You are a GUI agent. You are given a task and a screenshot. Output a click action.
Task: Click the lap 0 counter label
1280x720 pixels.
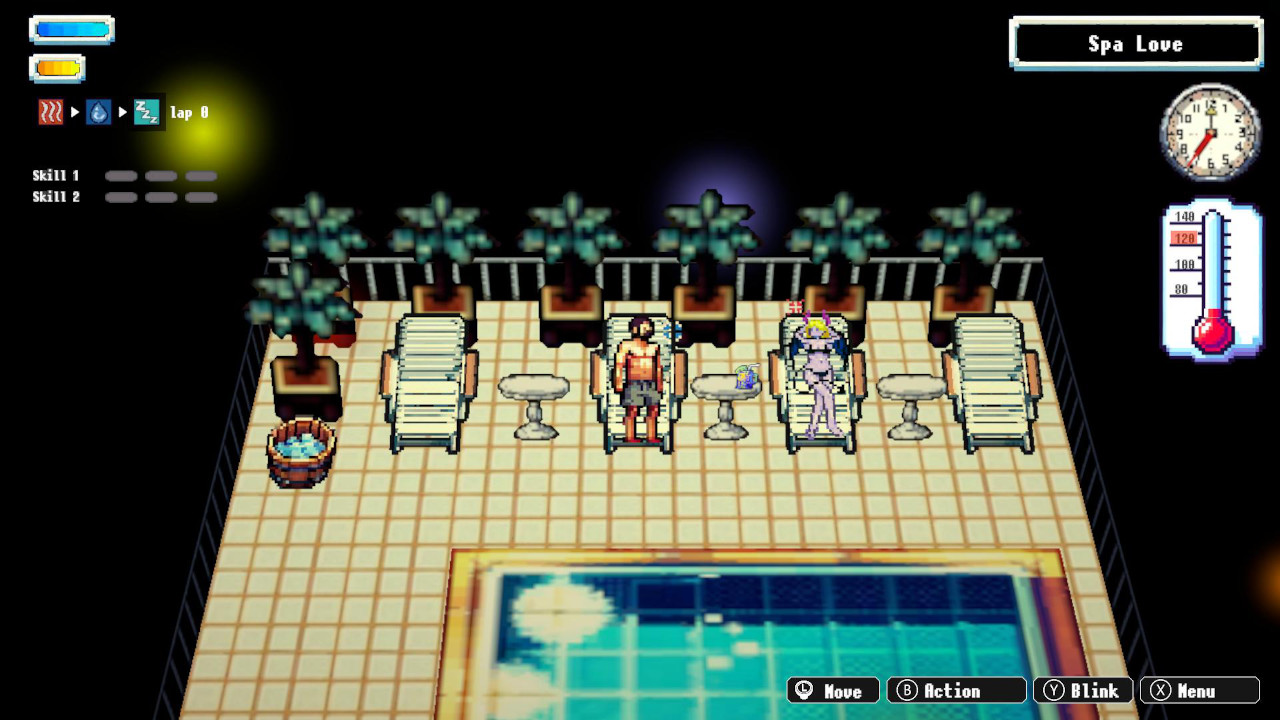point(188,113)
